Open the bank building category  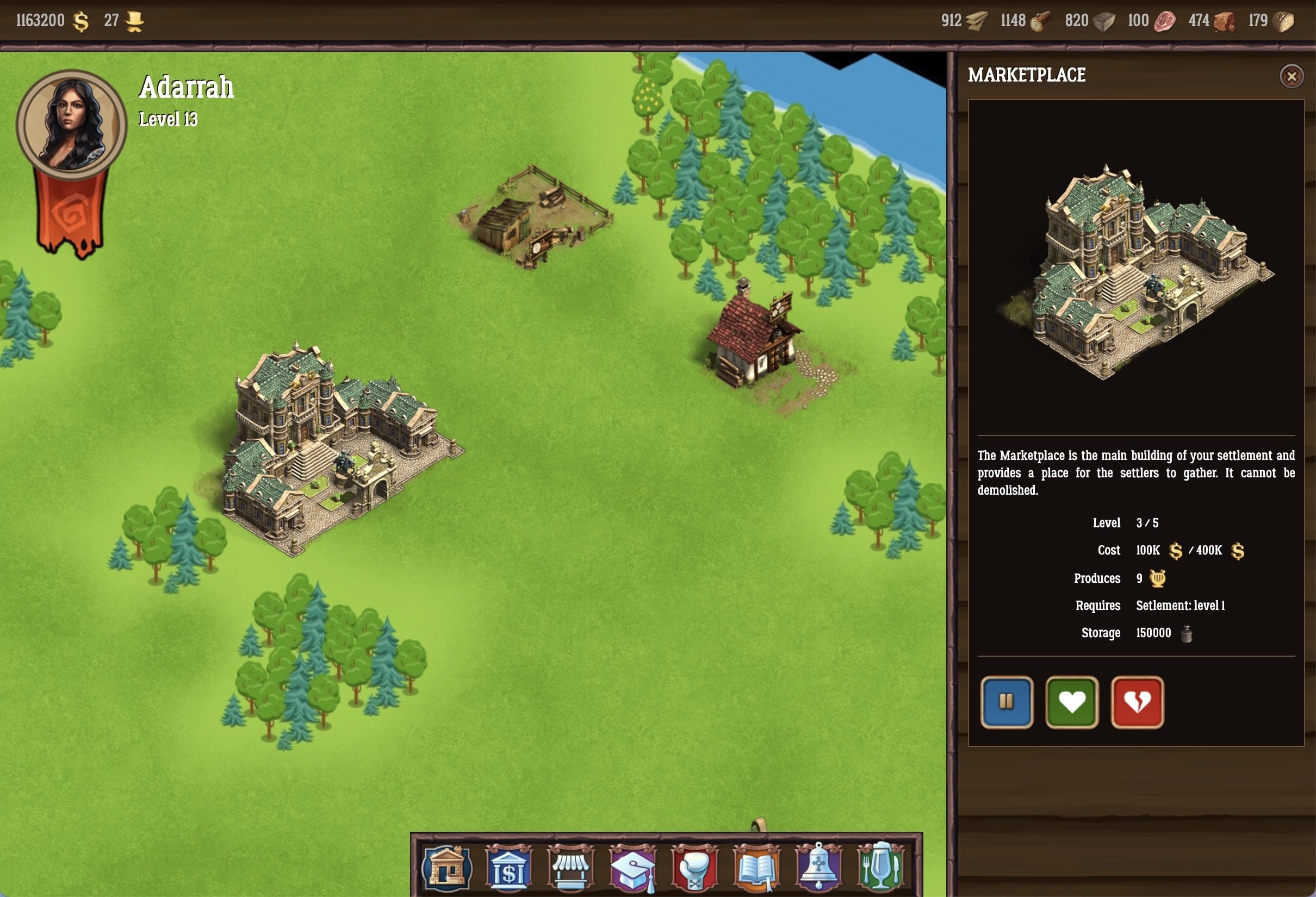coord(508,867)
